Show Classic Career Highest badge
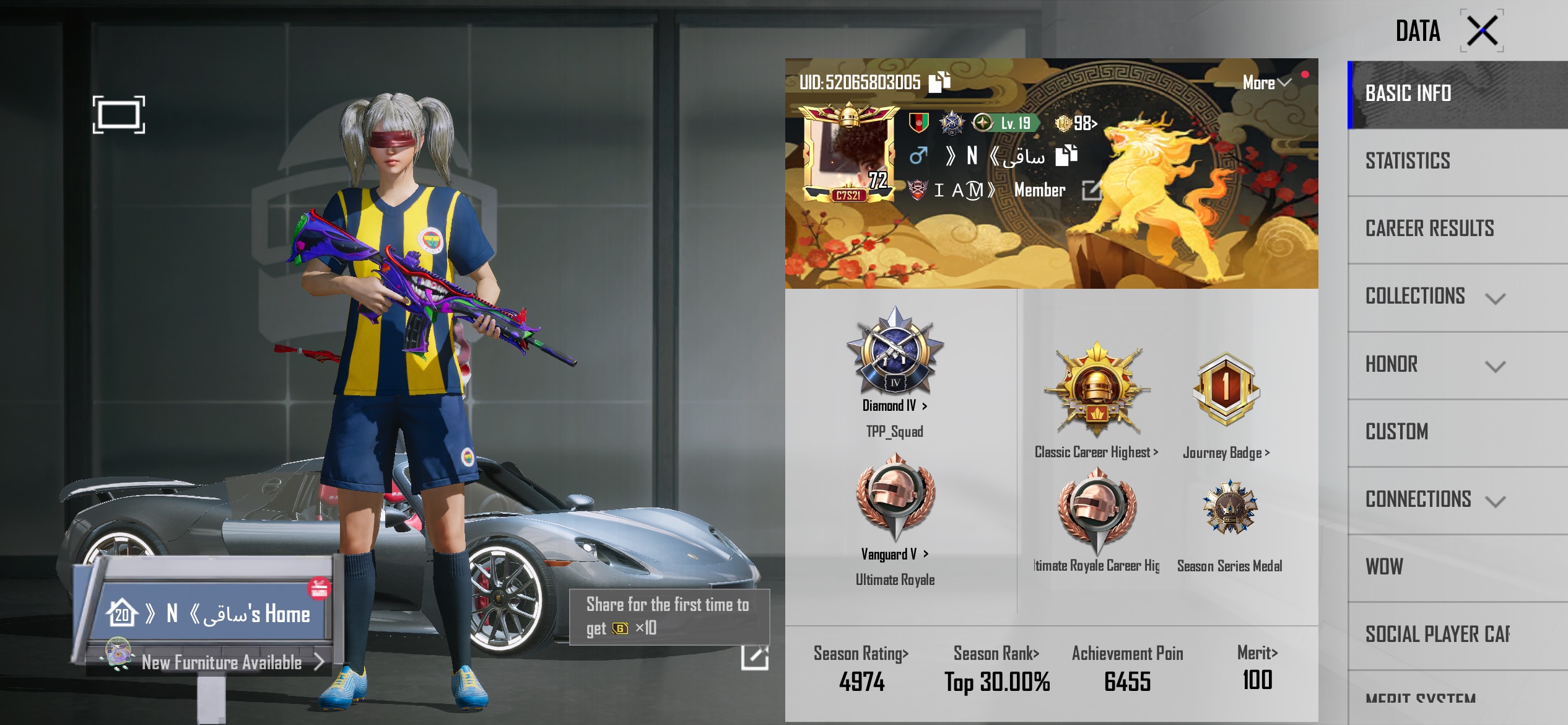 pos(1096,452)
